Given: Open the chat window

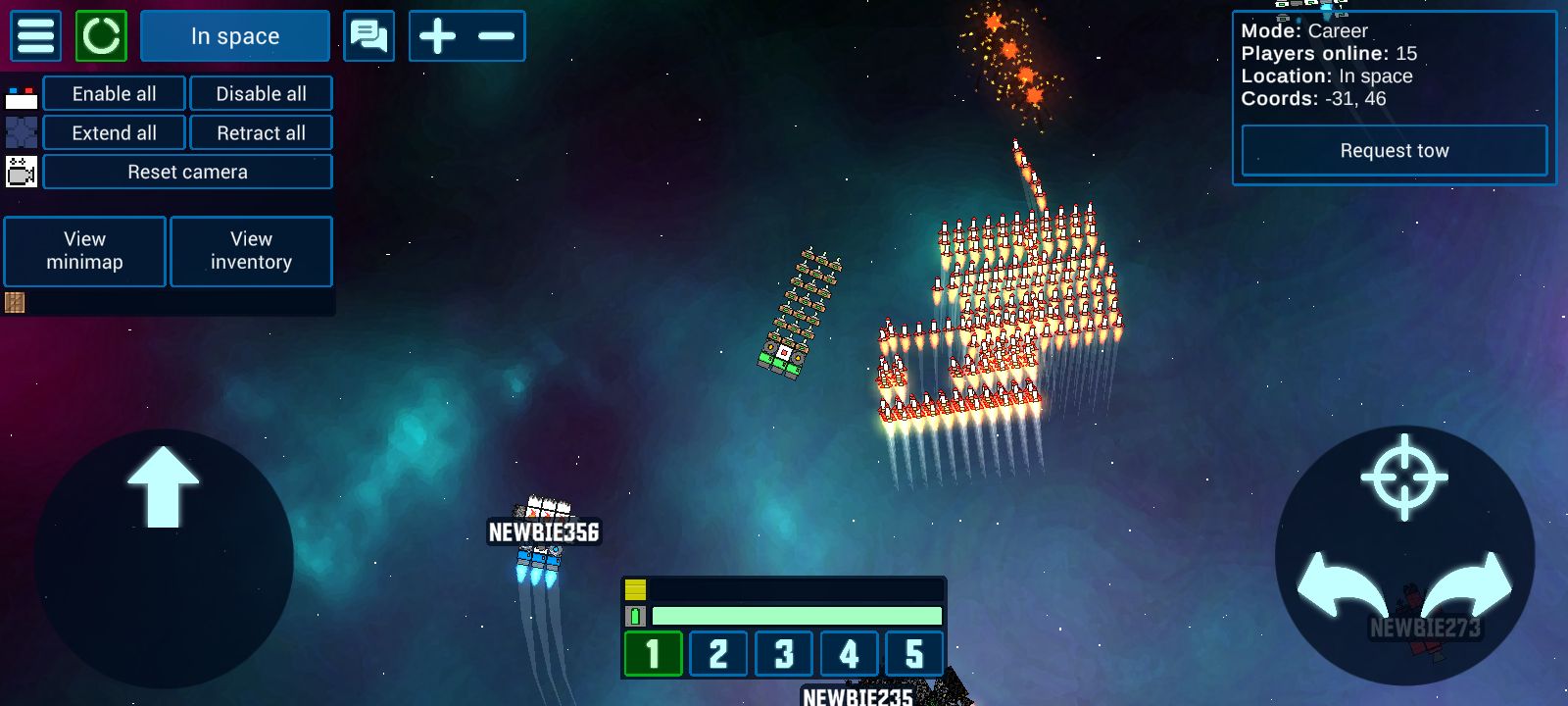Looking at the screenshot, I should 368,36.
